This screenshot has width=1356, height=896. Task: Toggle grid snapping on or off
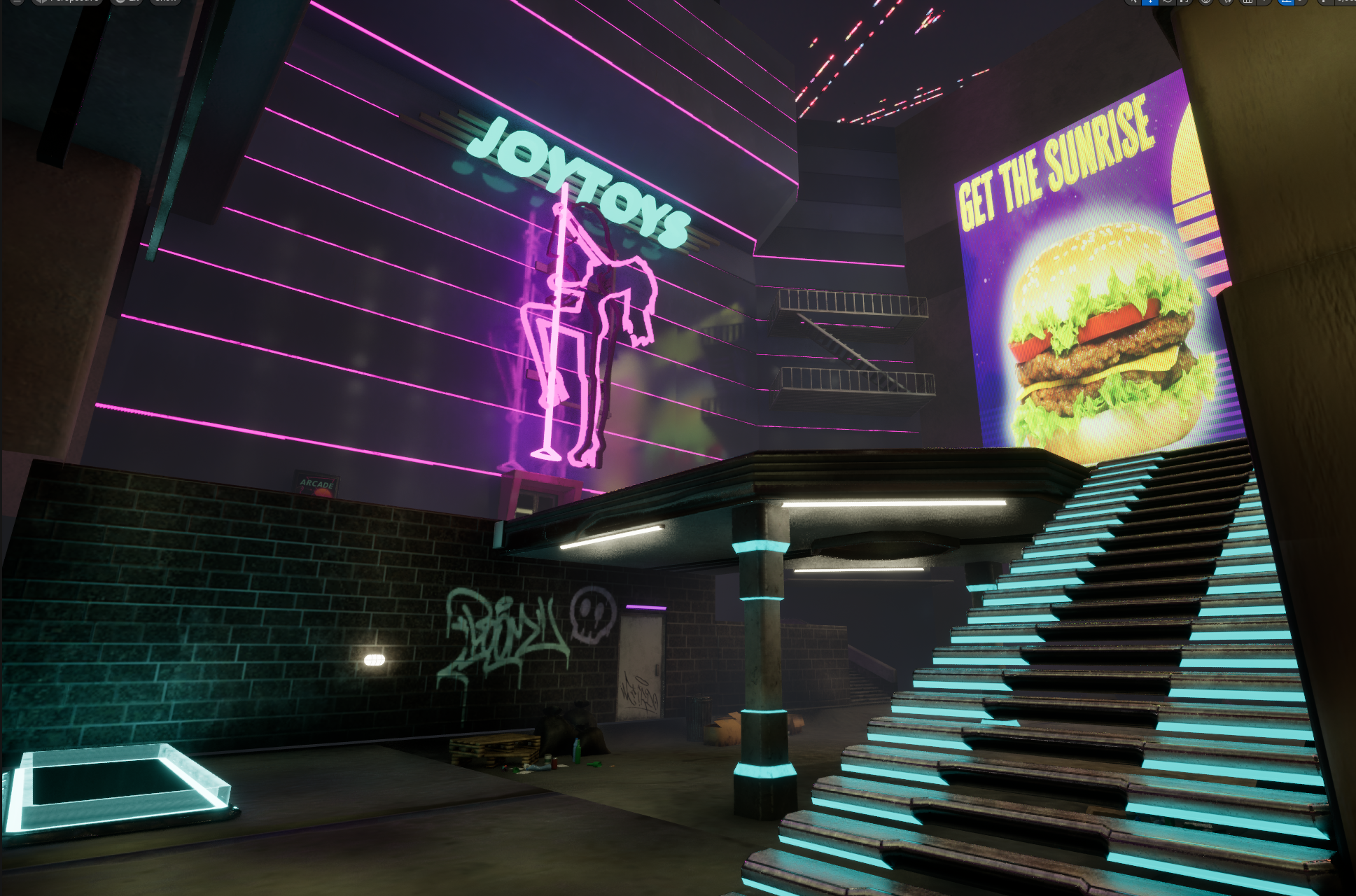1248,3
